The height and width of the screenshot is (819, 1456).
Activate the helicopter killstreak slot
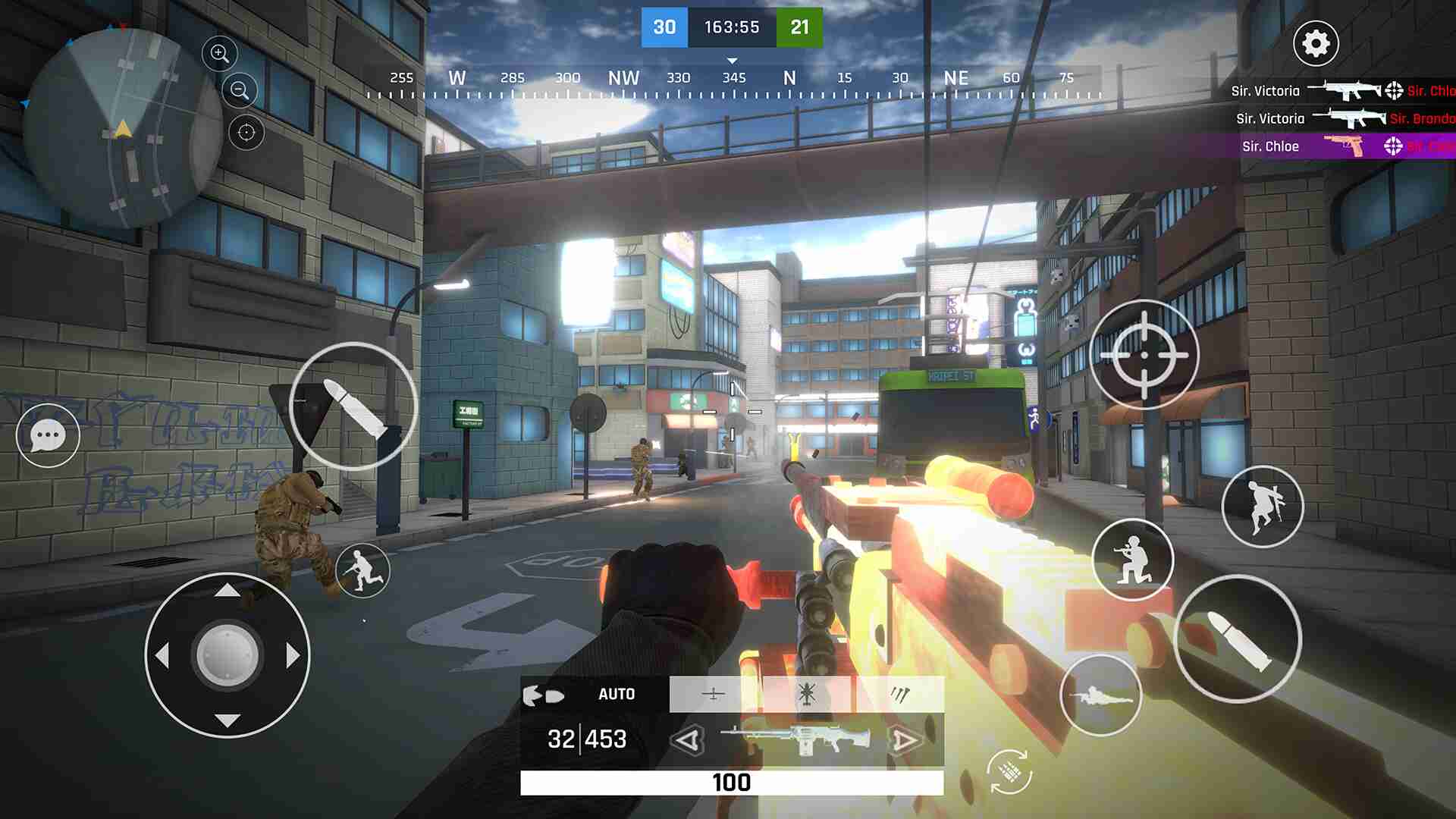807,694
